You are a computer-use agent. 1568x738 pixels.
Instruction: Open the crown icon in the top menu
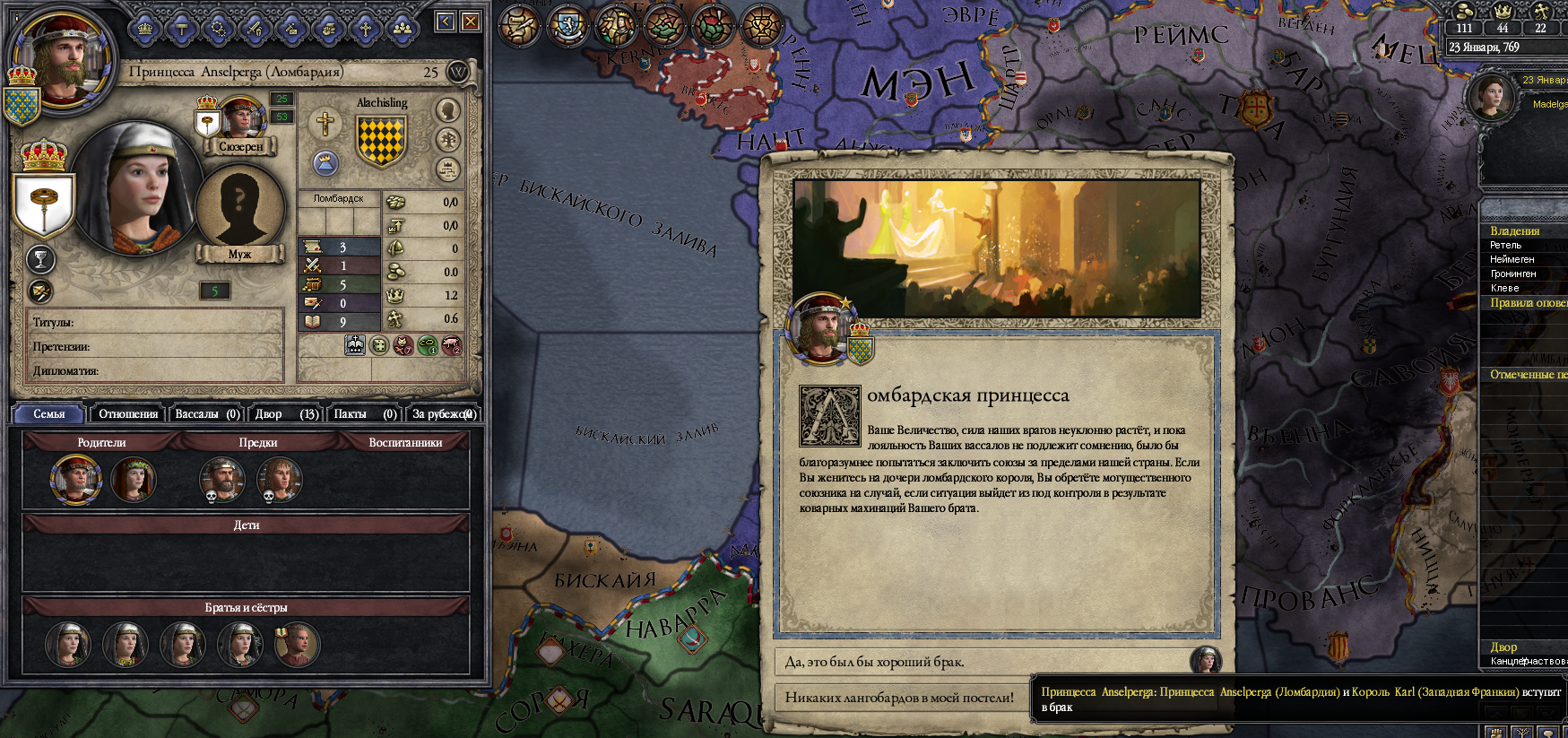(145, 30)
